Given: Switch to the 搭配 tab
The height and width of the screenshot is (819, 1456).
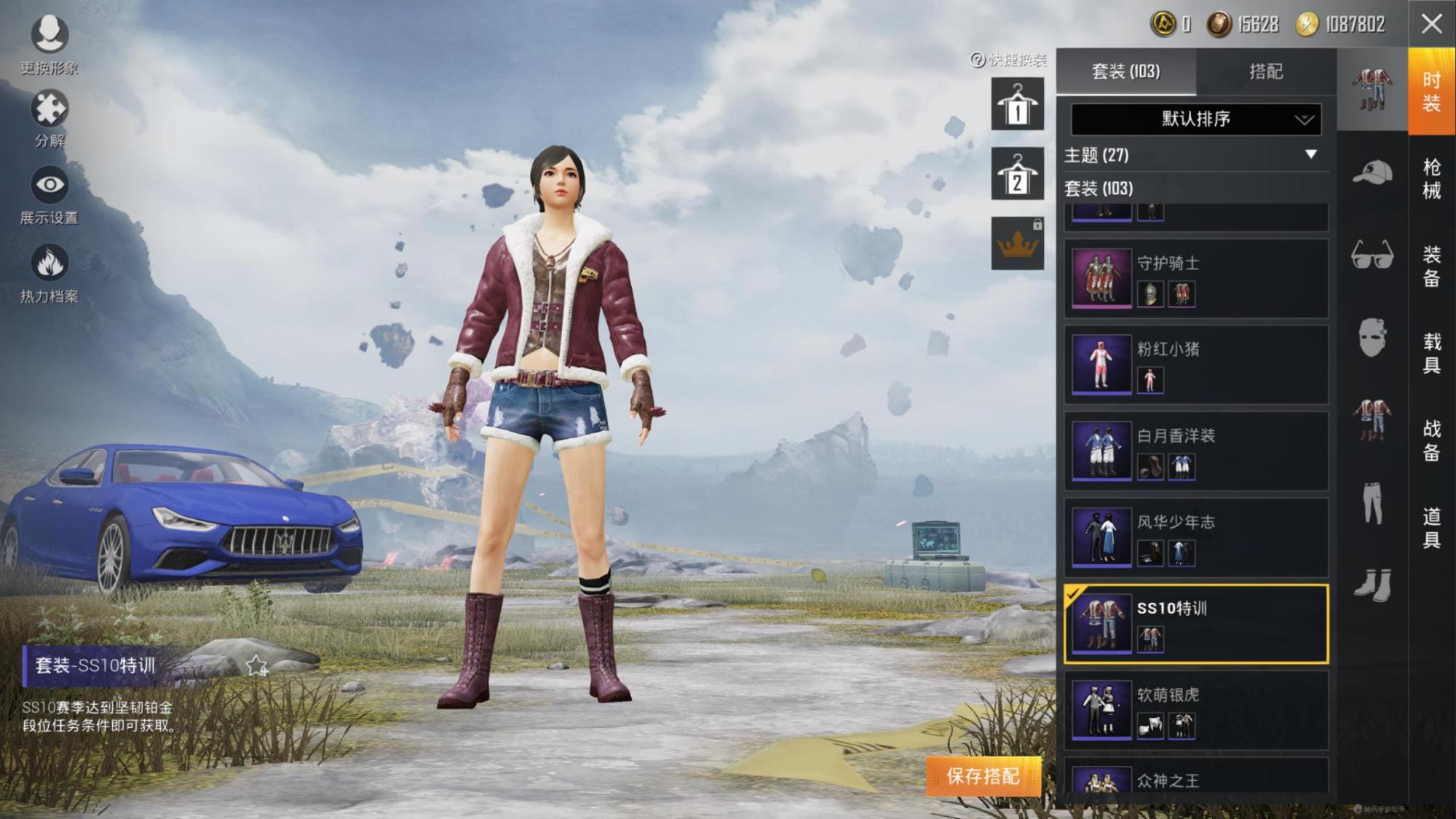Looking at the screenshot, I should click(x=1265, y=71).
